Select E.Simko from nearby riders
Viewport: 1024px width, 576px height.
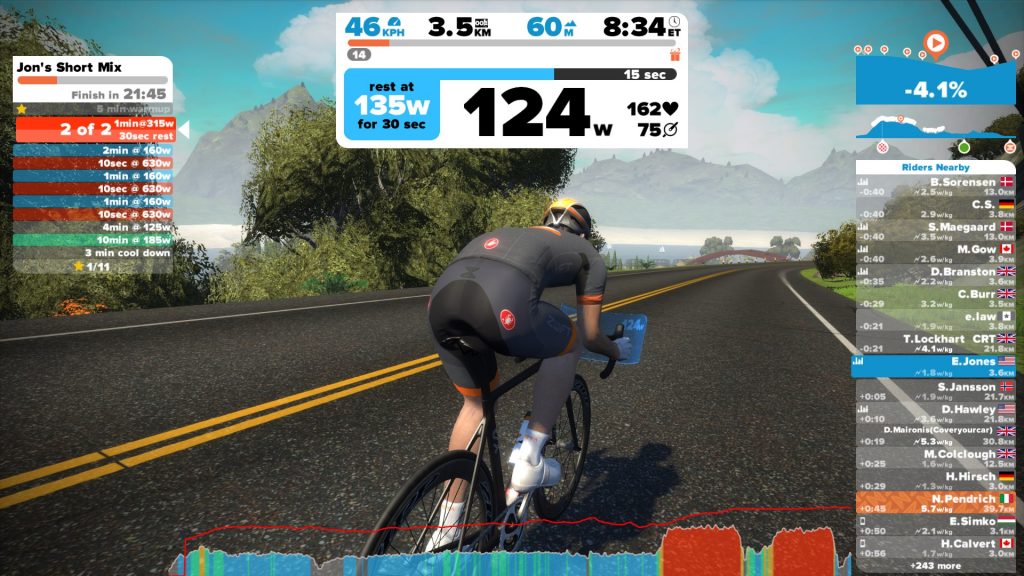(x=935, y=526)
